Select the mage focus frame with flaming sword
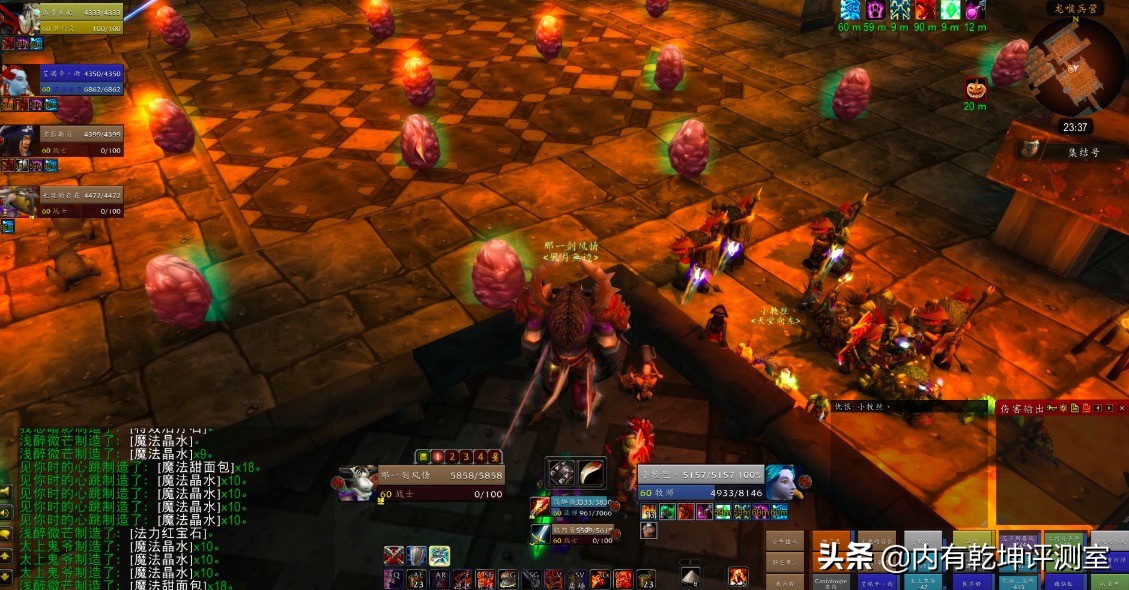1129x590 pixels. (x=540, y=508)
